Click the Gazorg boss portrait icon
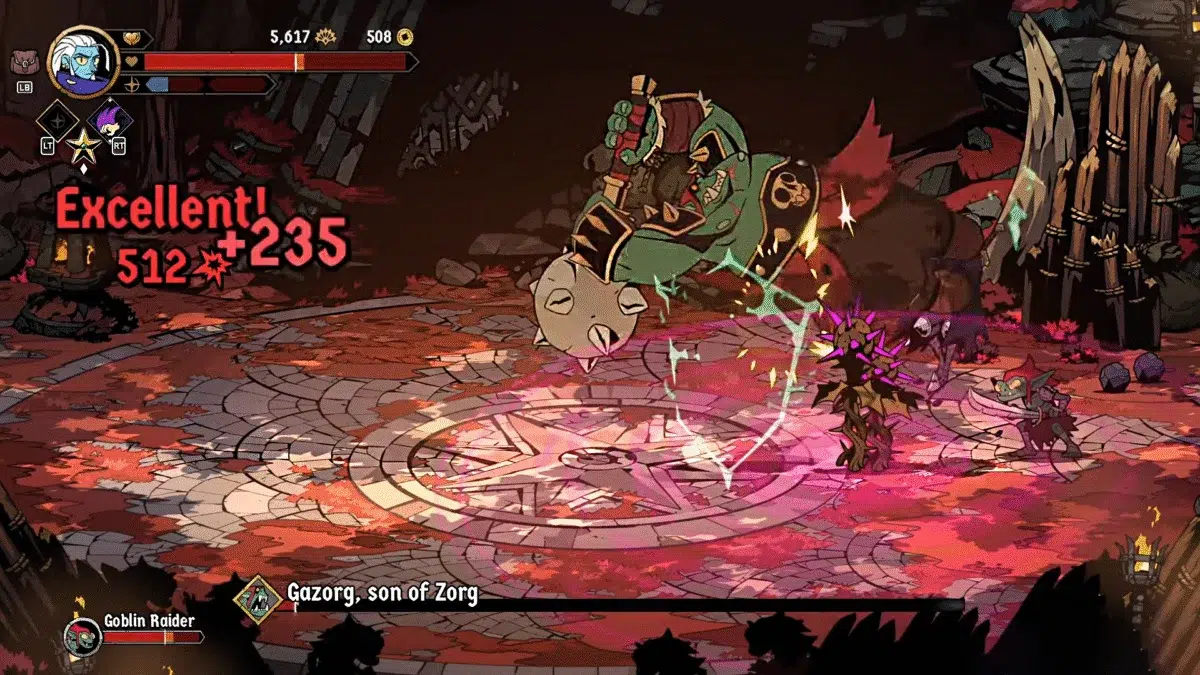 [x=258, y=599]
